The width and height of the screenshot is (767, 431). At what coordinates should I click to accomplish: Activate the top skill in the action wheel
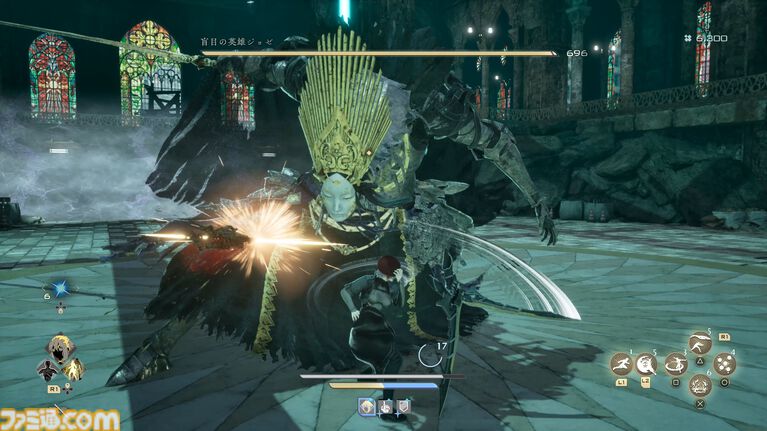click(x=701, y=343)
